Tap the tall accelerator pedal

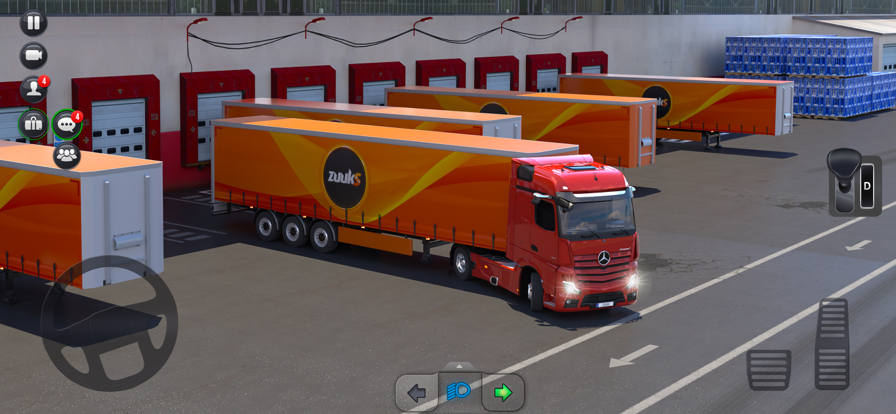[x=832, y=343]
